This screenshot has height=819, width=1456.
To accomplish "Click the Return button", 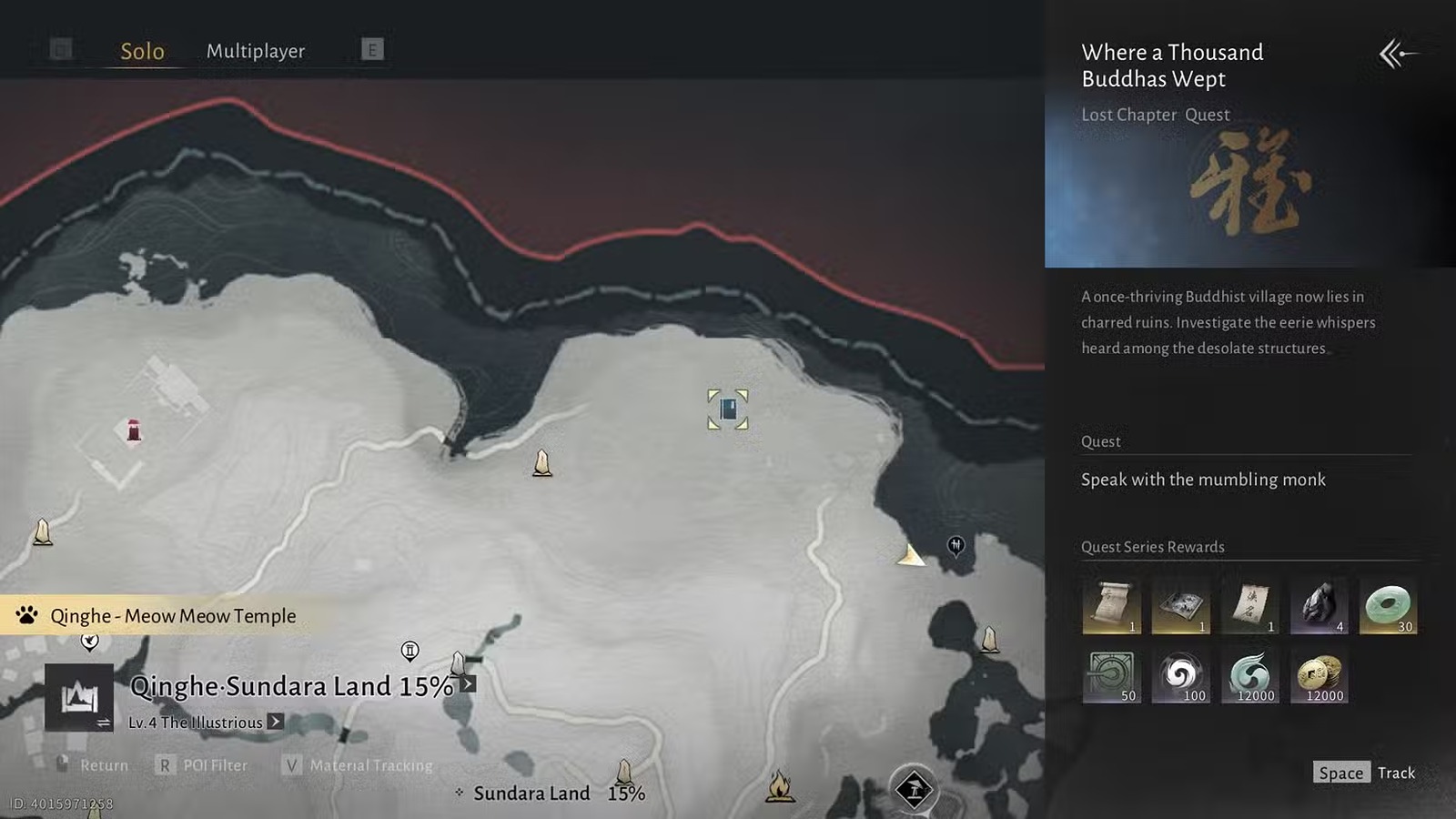I will click(x=93, y=765).
